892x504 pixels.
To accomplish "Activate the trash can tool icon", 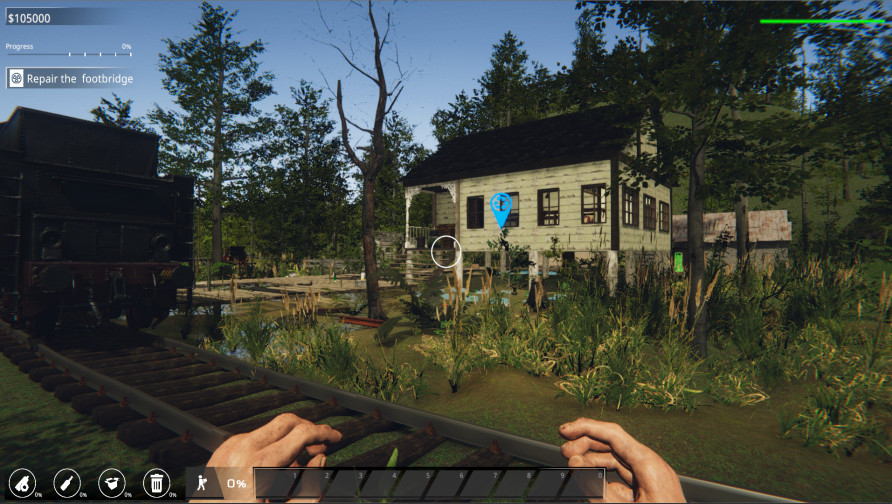I will (x=156, y=483).
